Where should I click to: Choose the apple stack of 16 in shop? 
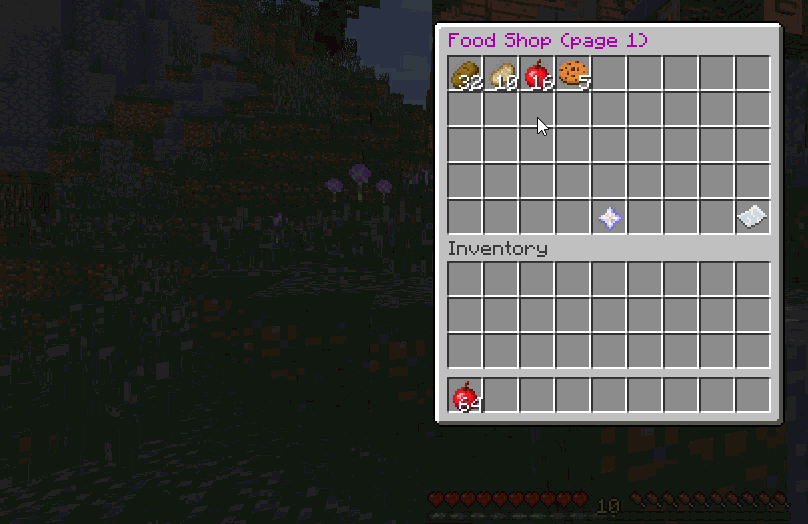click(537, 74)
